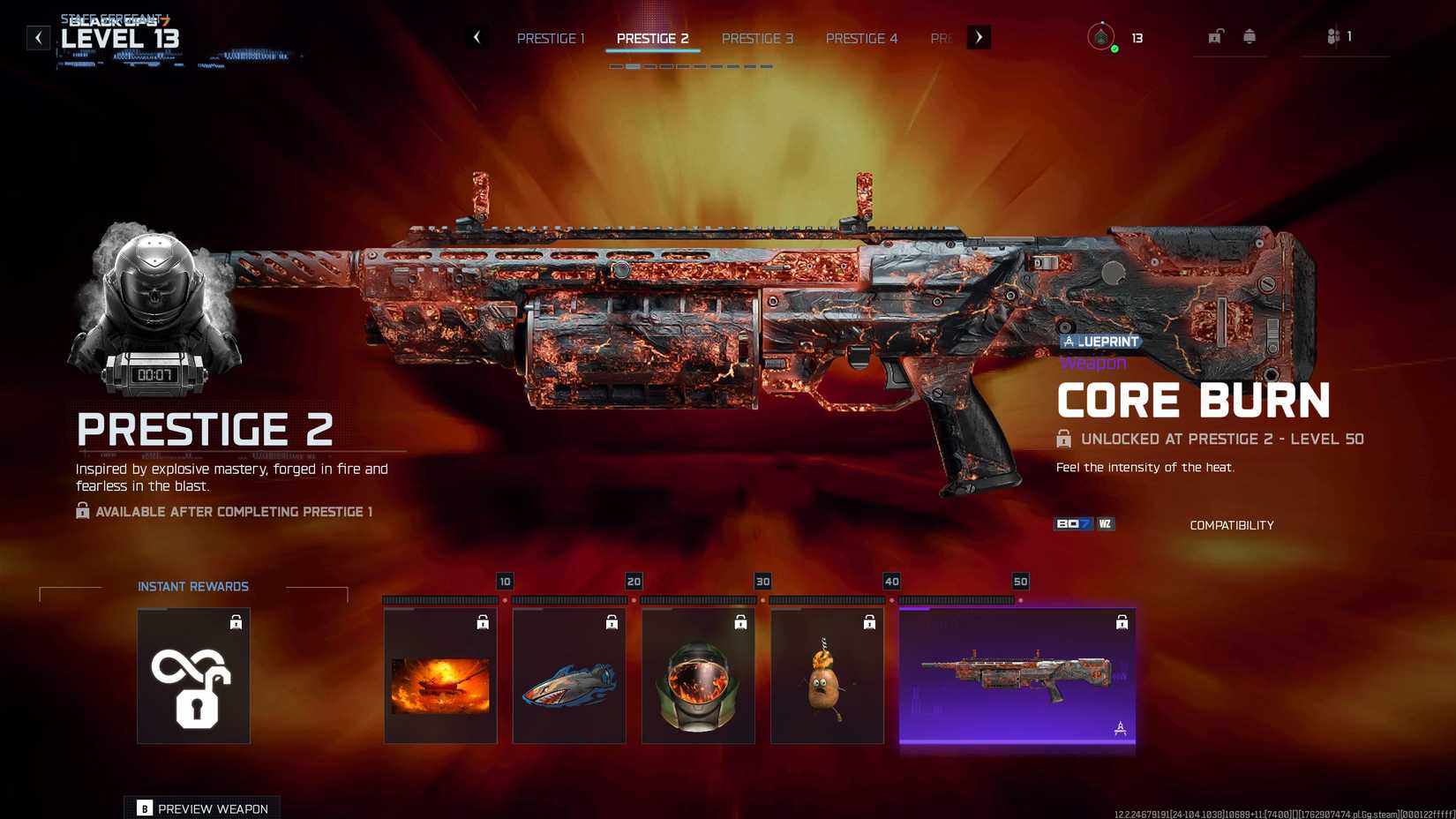This screenshot has height=819, width=1456.
Task: Click the rank insignia emblem near level 13
Action: [1103, 38]
